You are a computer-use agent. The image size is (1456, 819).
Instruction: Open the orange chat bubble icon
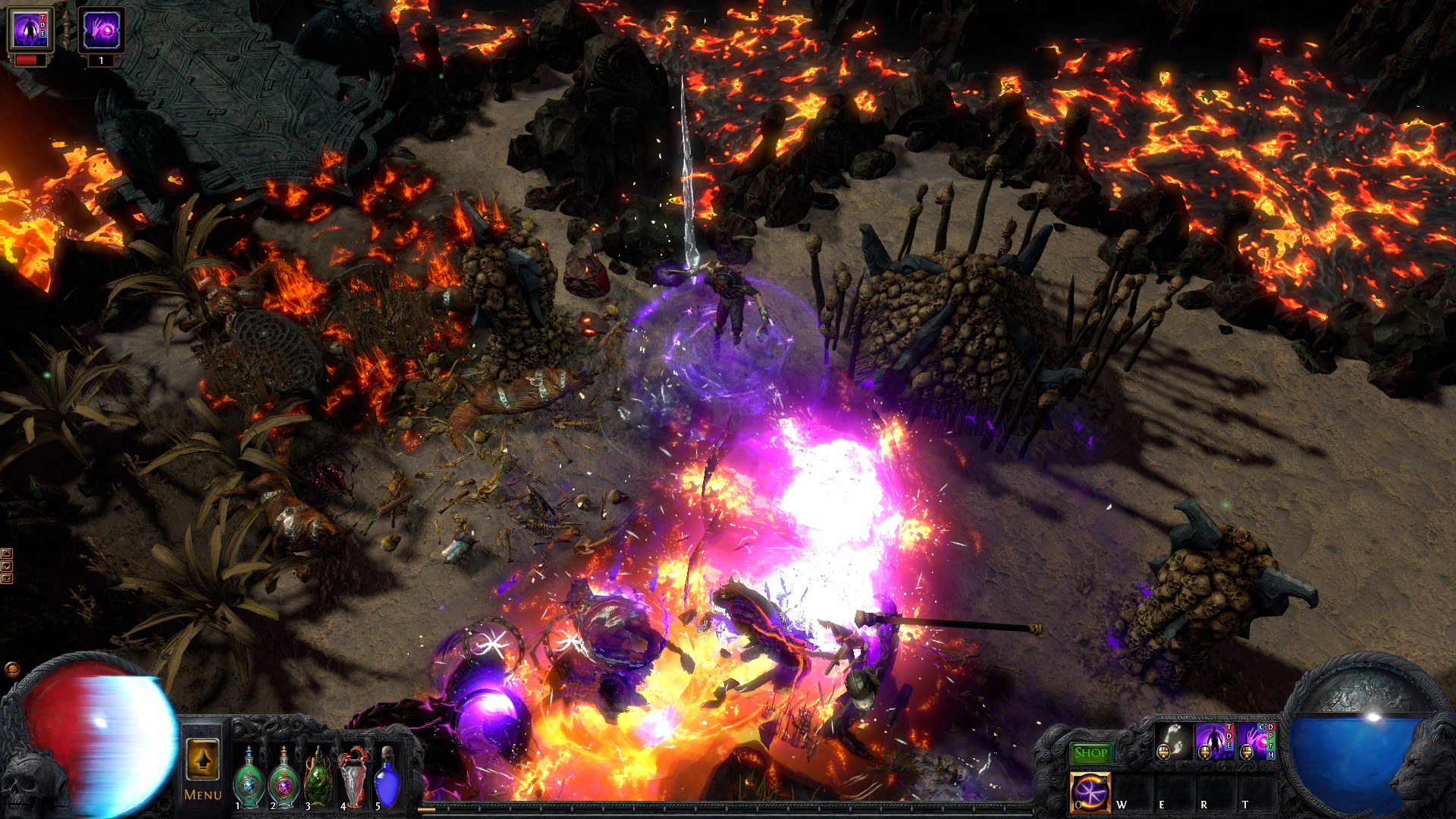click(11, 669)
